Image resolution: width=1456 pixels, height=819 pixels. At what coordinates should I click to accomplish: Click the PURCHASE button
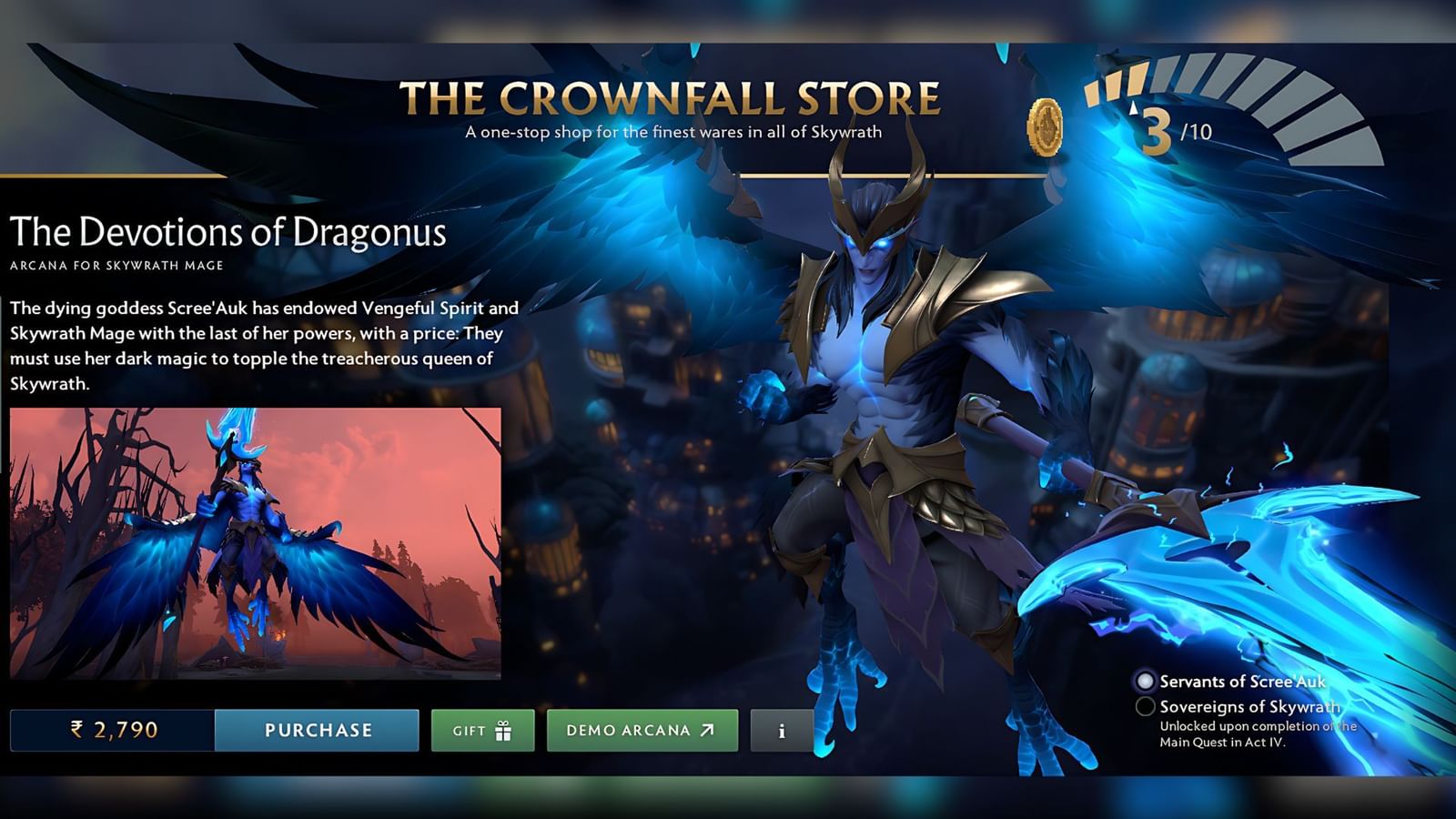pyautogui.click(x=317, y=729)
